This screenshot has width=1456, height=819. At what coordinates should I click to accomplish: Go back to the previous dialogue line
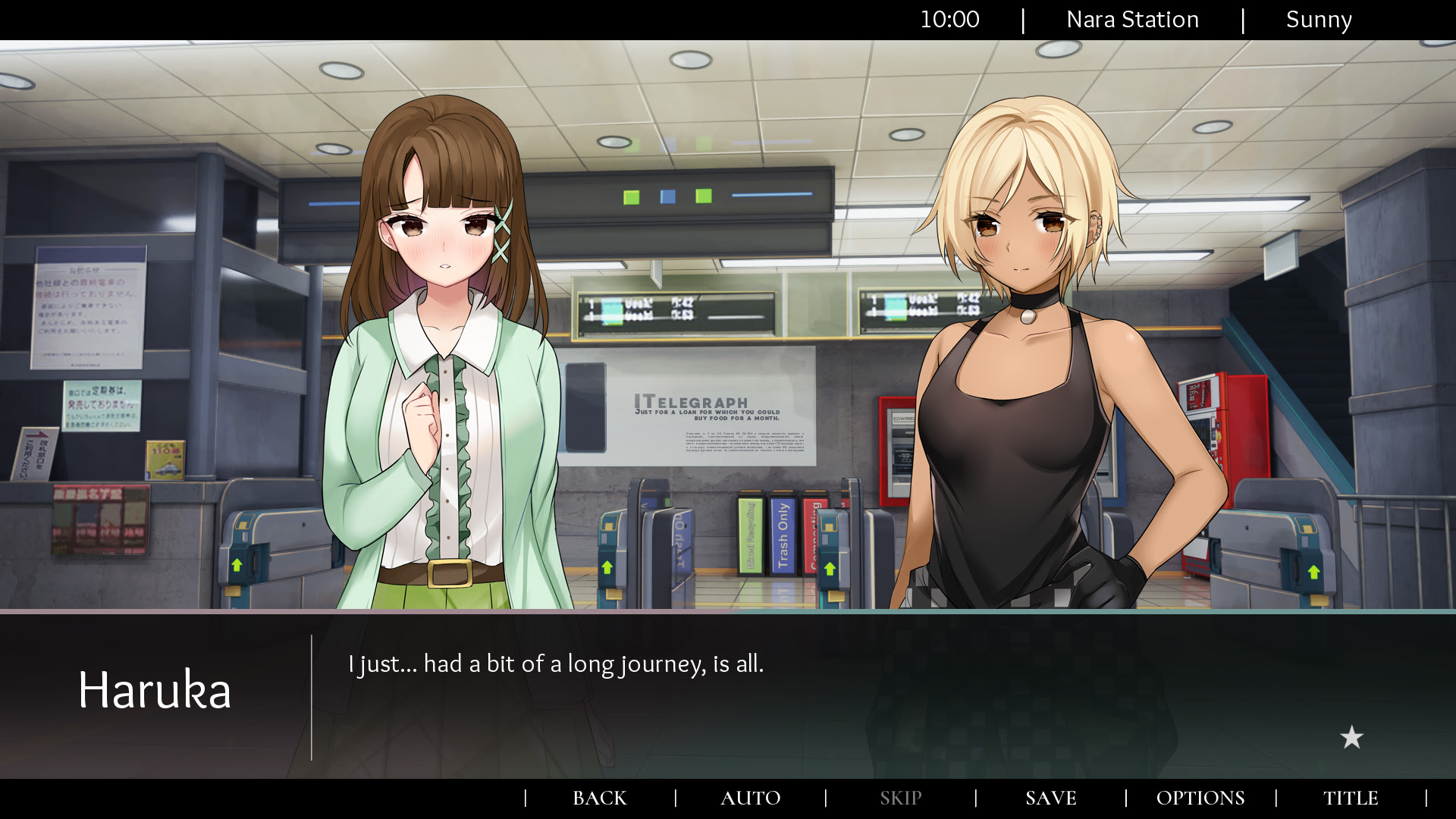pyautogui.click(x=599, y=798)
